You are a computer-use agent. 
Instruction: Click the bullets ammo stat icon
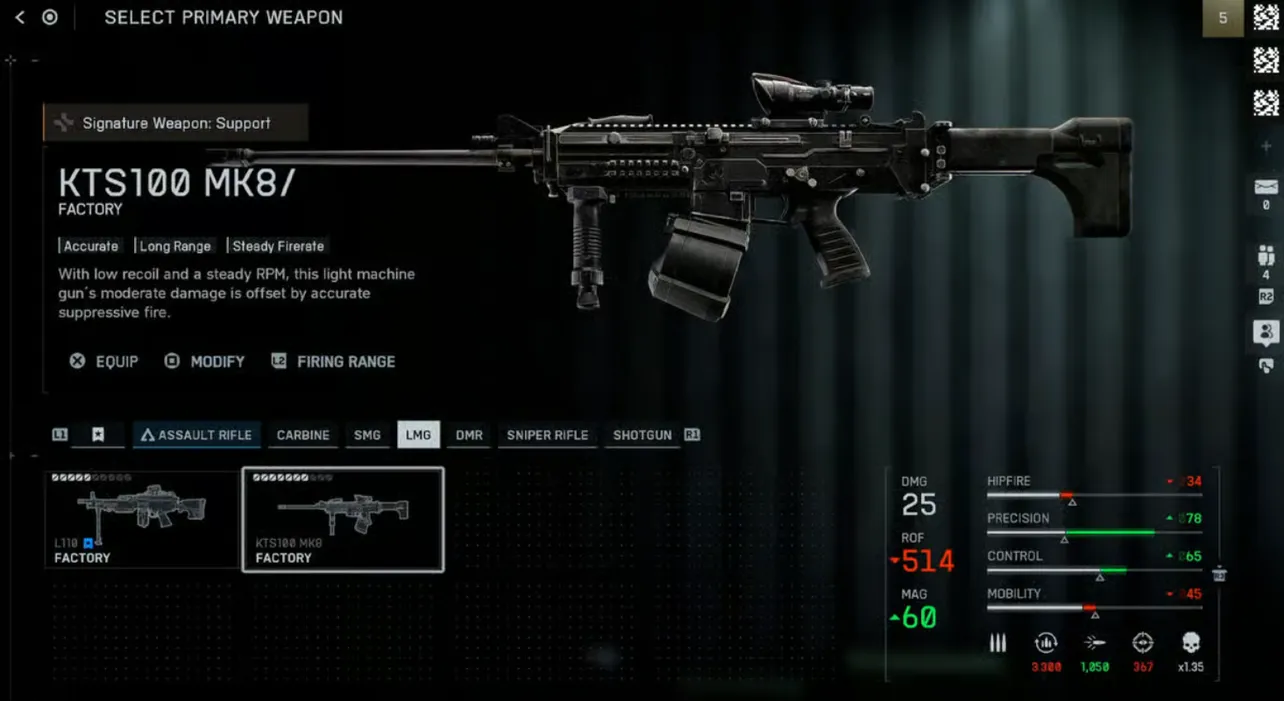998,643
